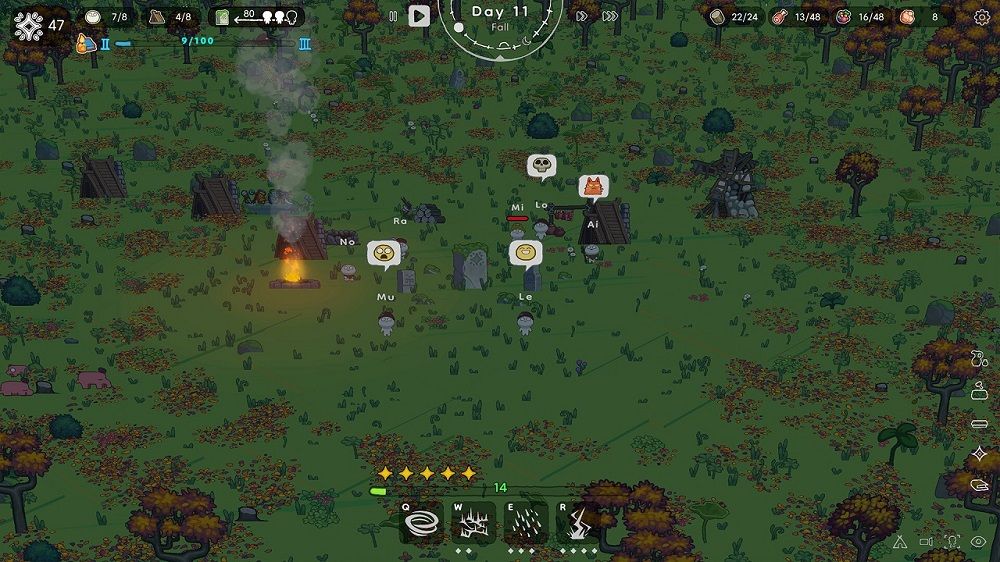Viewport: 1000px width, 562px height.
Task: Pause the game
Action: click(393, 16)
